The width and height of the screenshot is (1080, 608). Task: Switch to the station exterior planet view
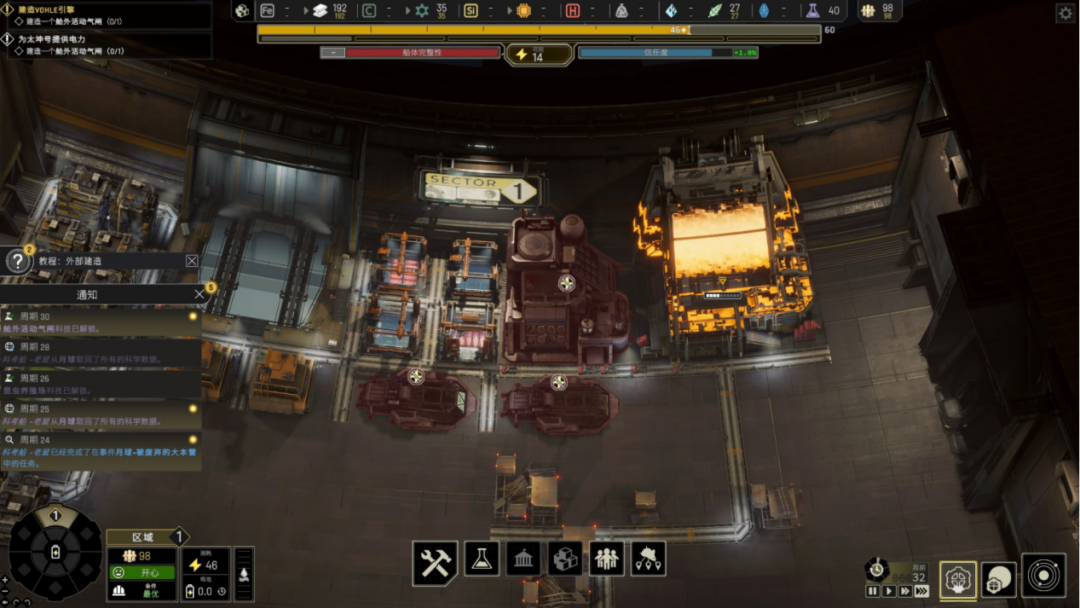(x=998, y=579)
